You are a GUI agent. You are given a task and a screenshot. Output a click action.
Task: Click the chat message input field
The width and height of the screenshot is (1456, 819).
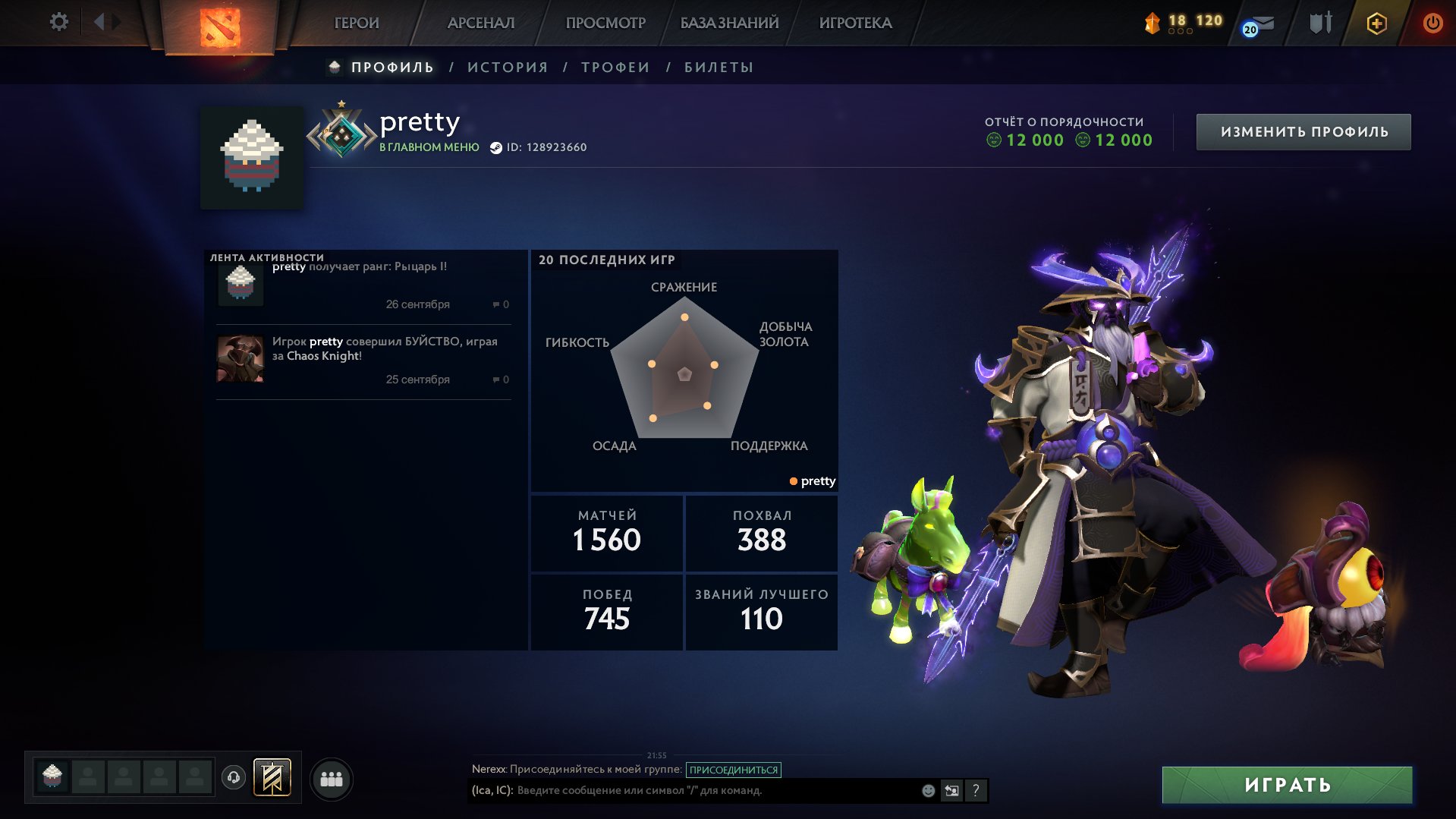pos(683,789)
